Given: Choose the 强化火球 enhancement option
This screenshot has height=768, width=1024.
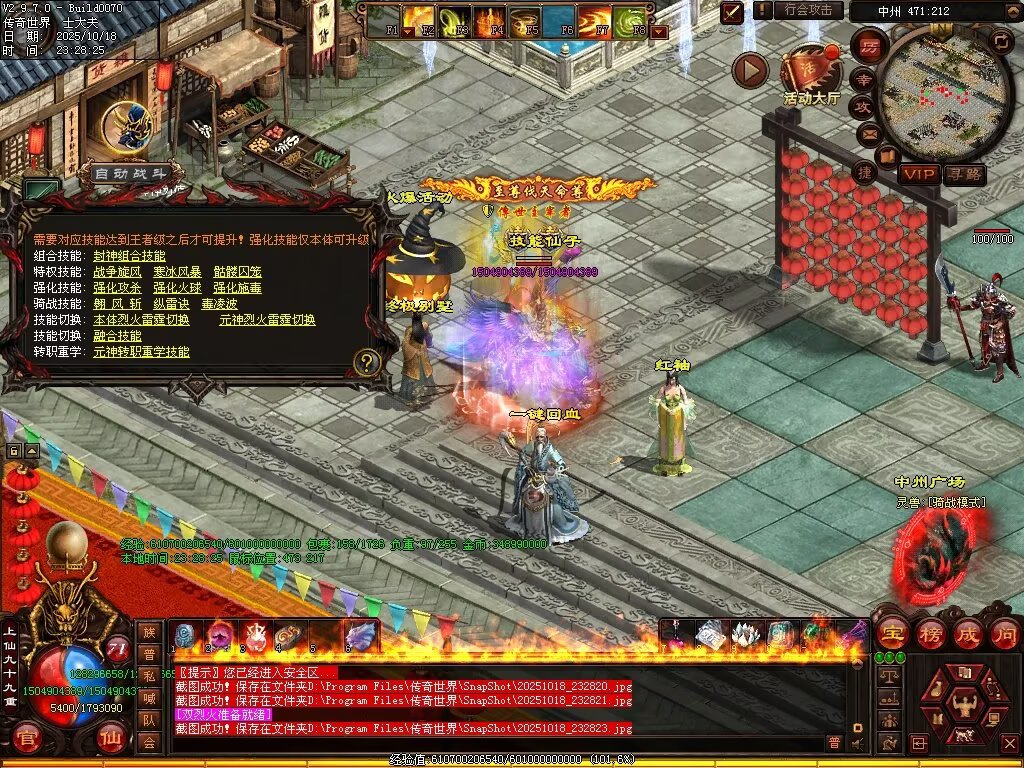Looking at the screenshot, I should (x=178, y=288).
